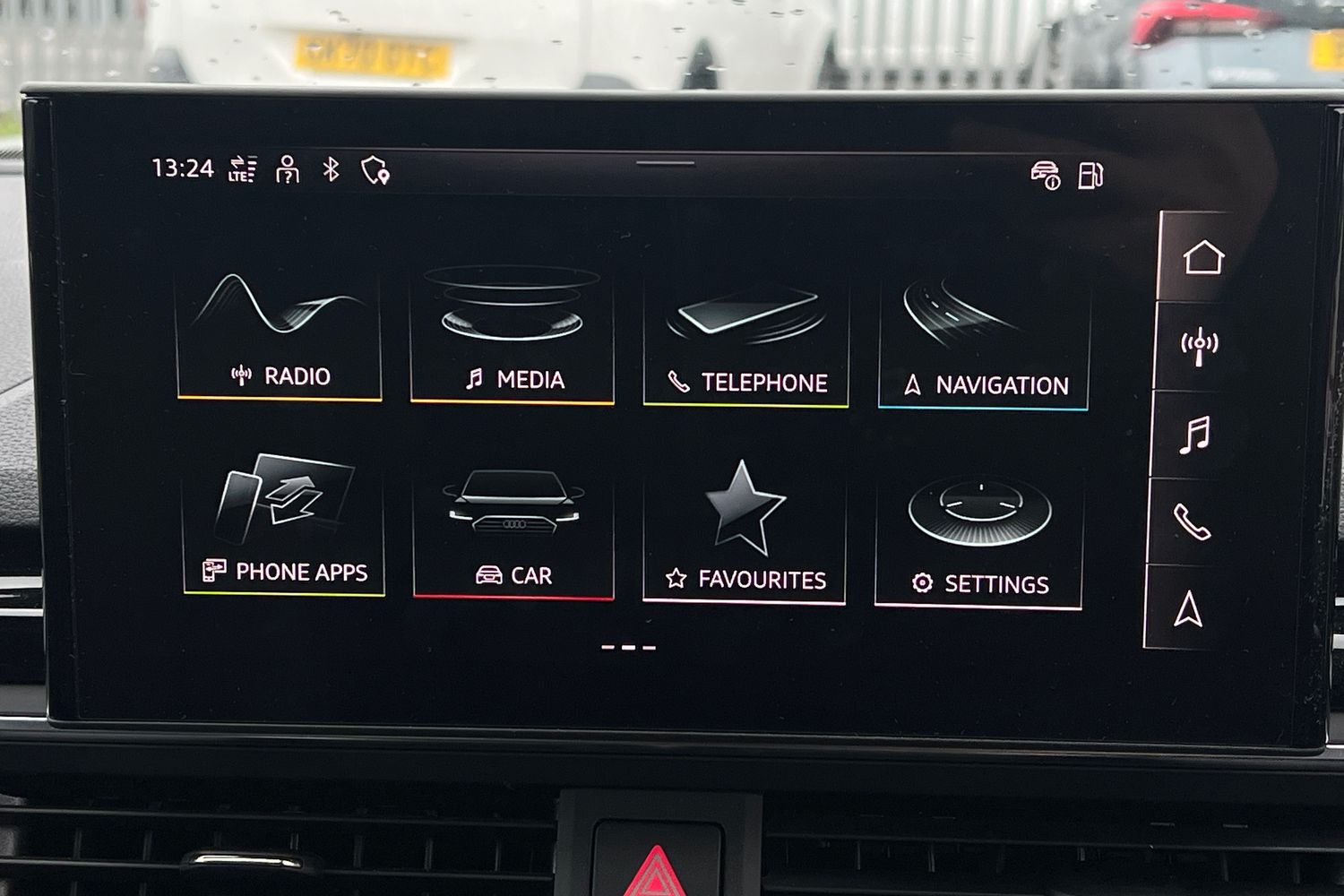Open the user profile icon in the status bar
The image size is (1344, 896).
click(x=286, y=169)
